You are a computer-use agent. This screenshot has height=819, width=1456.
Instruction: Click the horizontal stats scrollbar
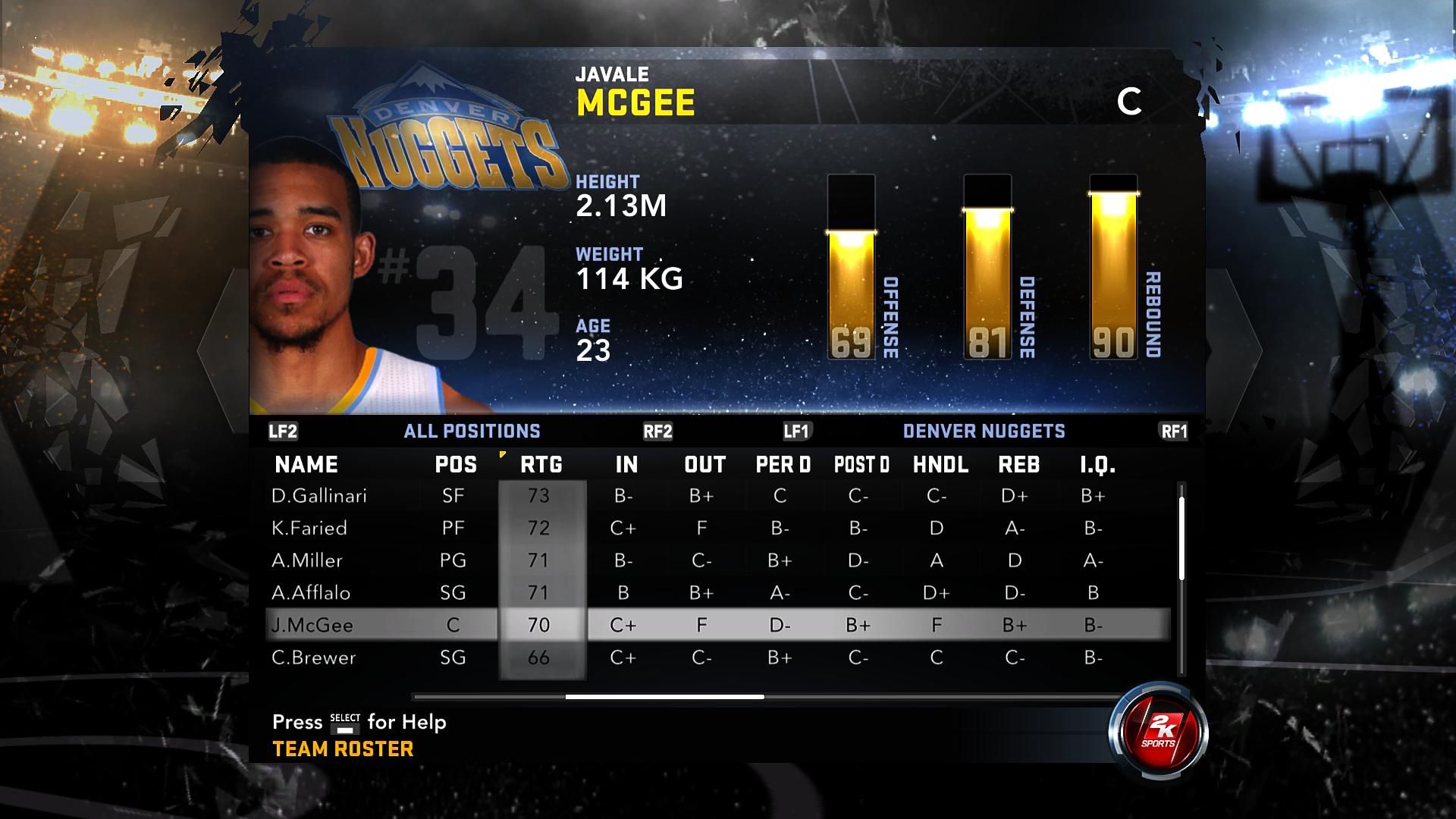point(664,697)
